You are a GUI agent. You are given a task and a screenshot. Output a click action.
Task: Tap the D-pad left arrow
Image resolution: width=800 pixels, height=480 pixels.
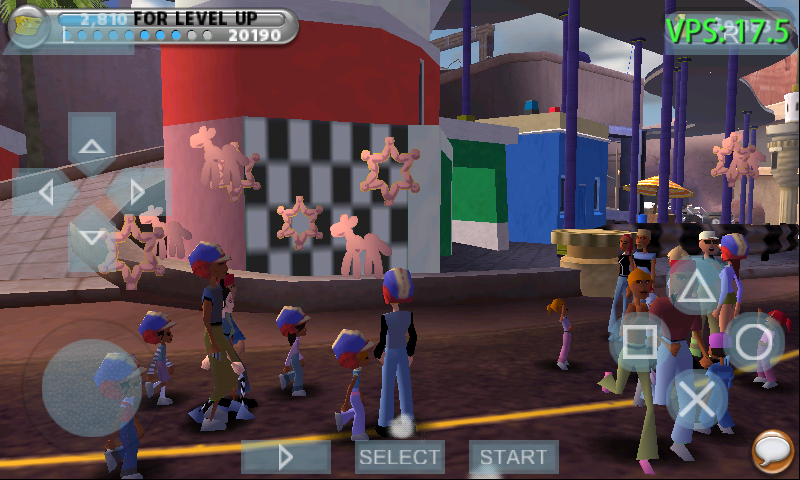coord(45,191)
